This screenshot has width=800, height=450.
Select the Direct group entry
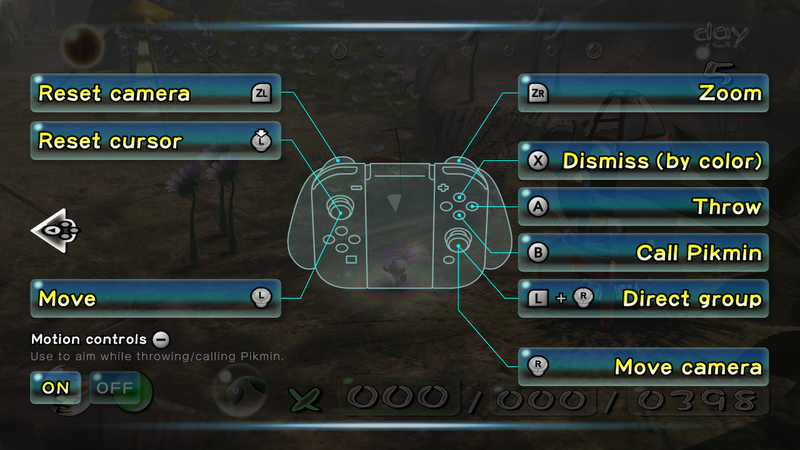pos(643,298)
